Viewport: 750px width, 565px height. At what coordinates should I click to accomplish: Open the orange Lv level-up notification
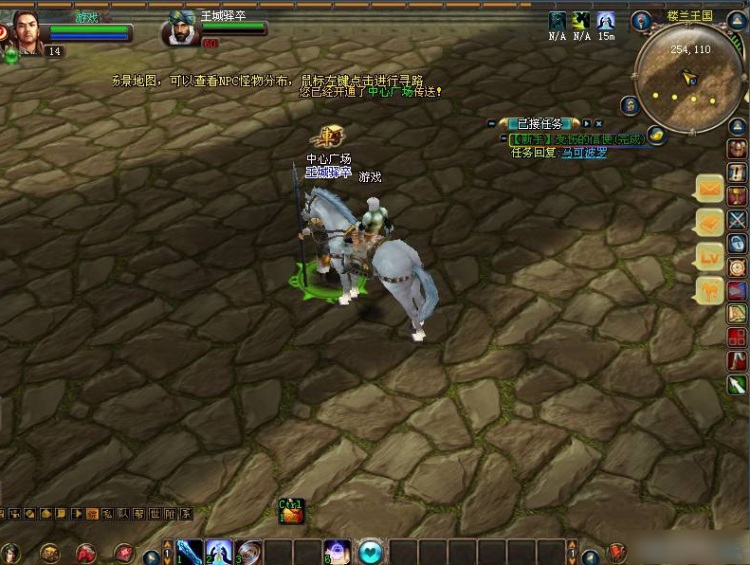(710, 256)
